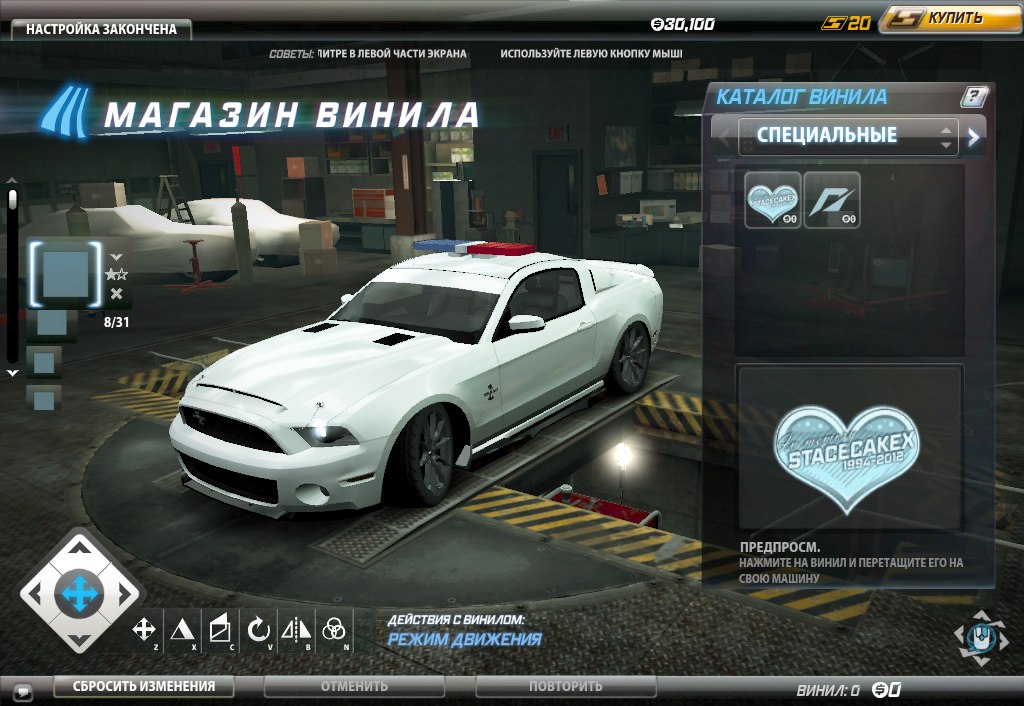This screenshot has width=1024, height=706.
Task: Choose the Need for Speed logo vinyl
Action: [832, 200]
